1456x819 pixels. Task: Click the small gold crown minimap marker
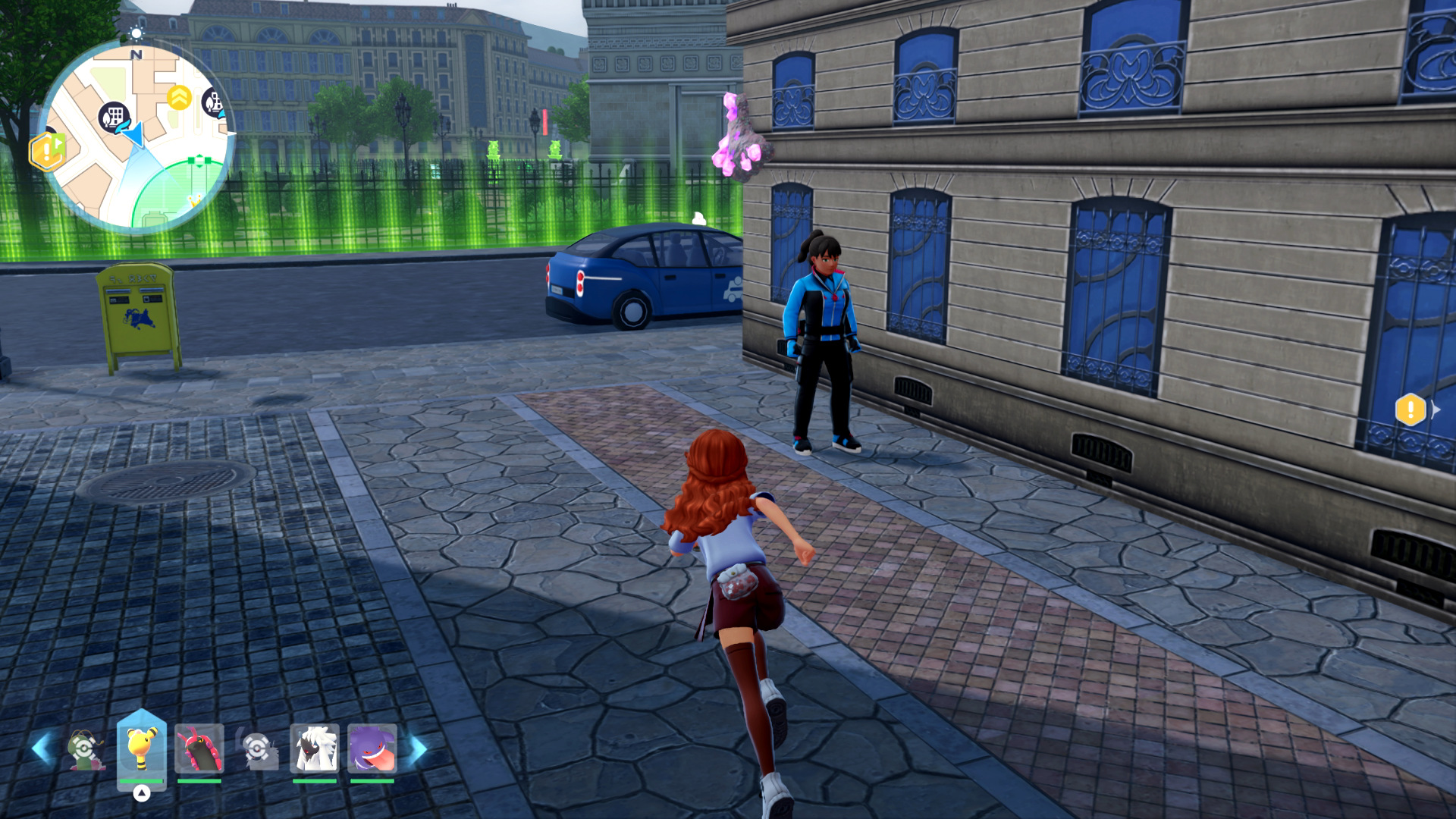pos(195,201)
